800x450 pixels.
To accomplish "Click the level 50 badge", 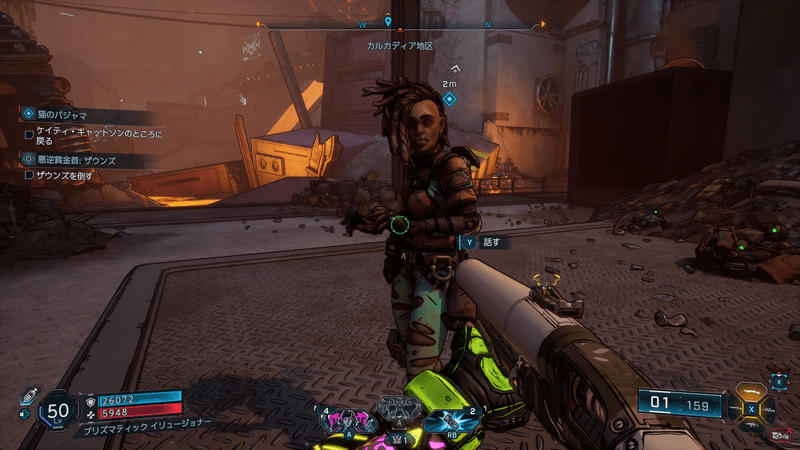I will point(59,410).
